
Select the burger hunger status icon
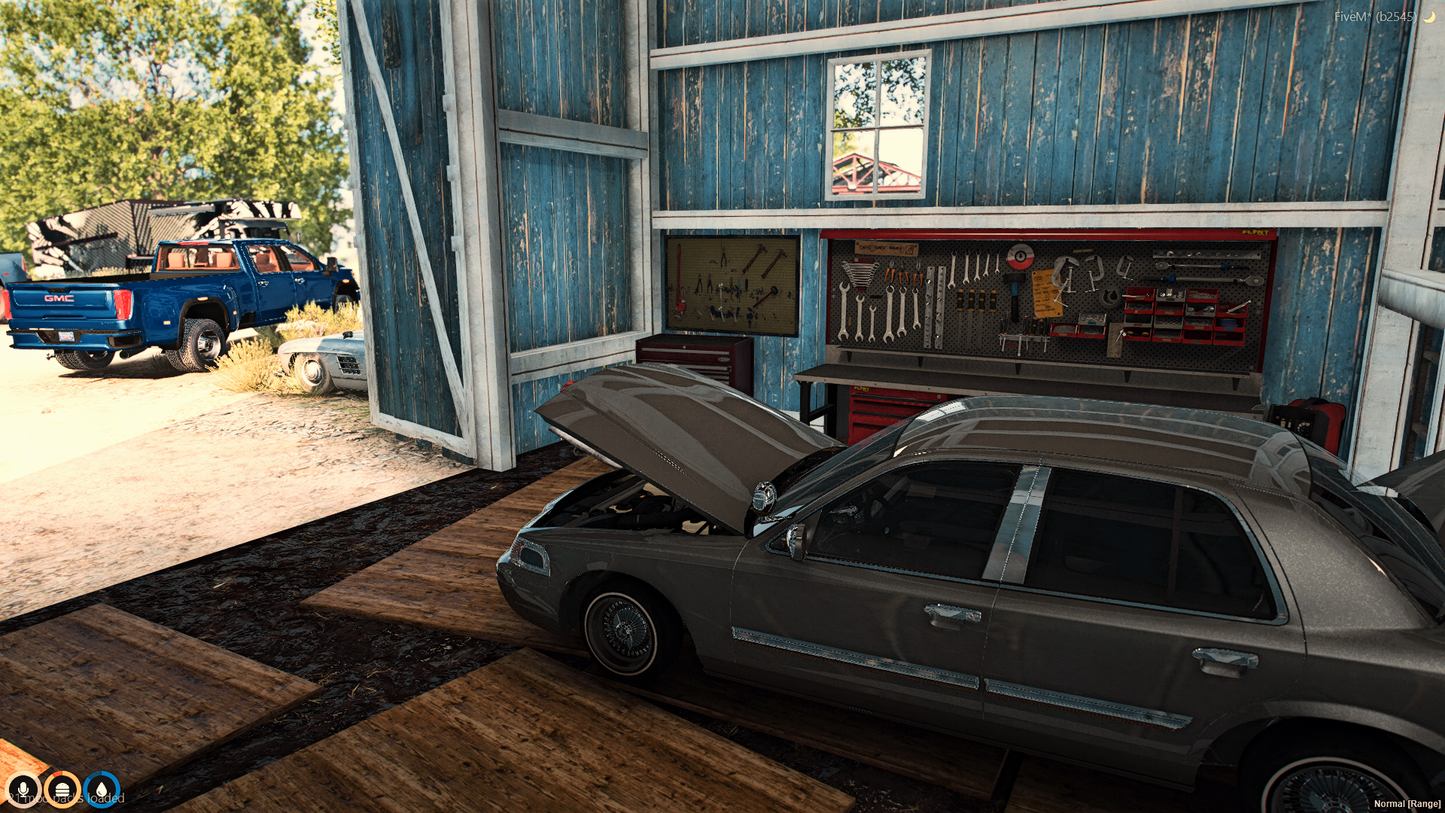click(62, 789)
